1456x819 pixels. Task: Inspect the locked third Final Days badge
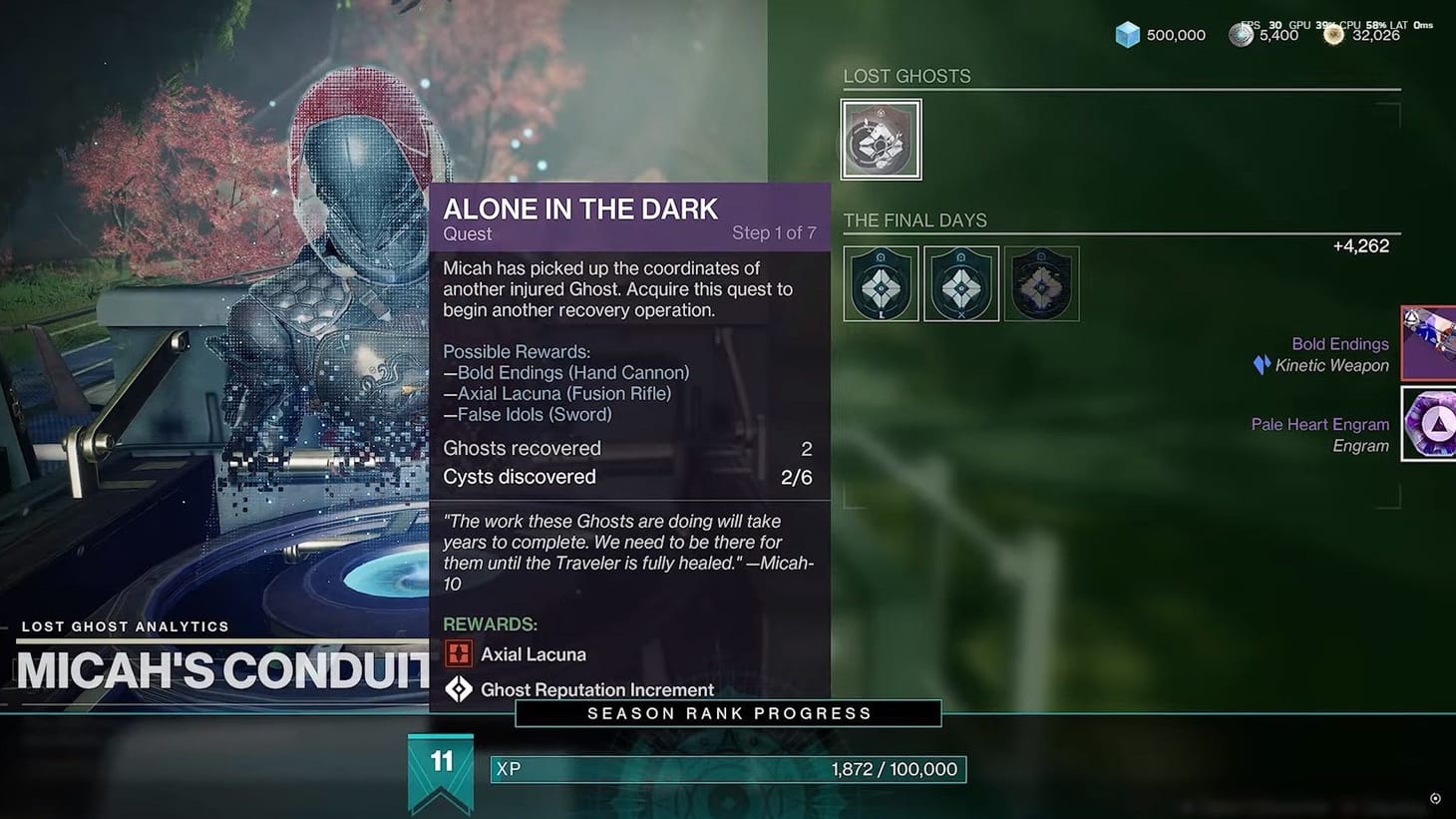point(1040,283)
